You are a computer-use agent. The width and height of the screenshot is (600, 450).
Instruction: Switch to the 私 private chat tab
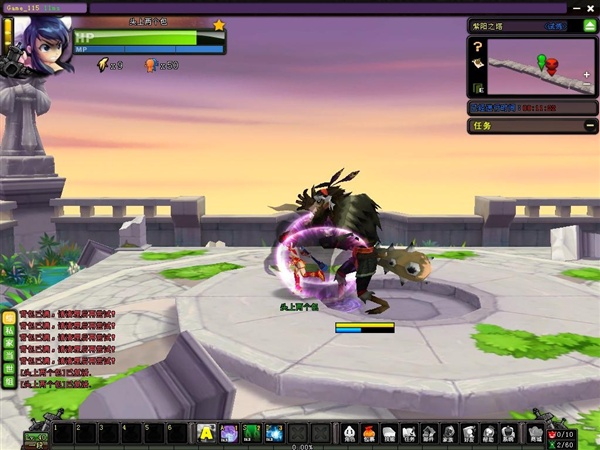pyautogui.click(x=9, y=329)
